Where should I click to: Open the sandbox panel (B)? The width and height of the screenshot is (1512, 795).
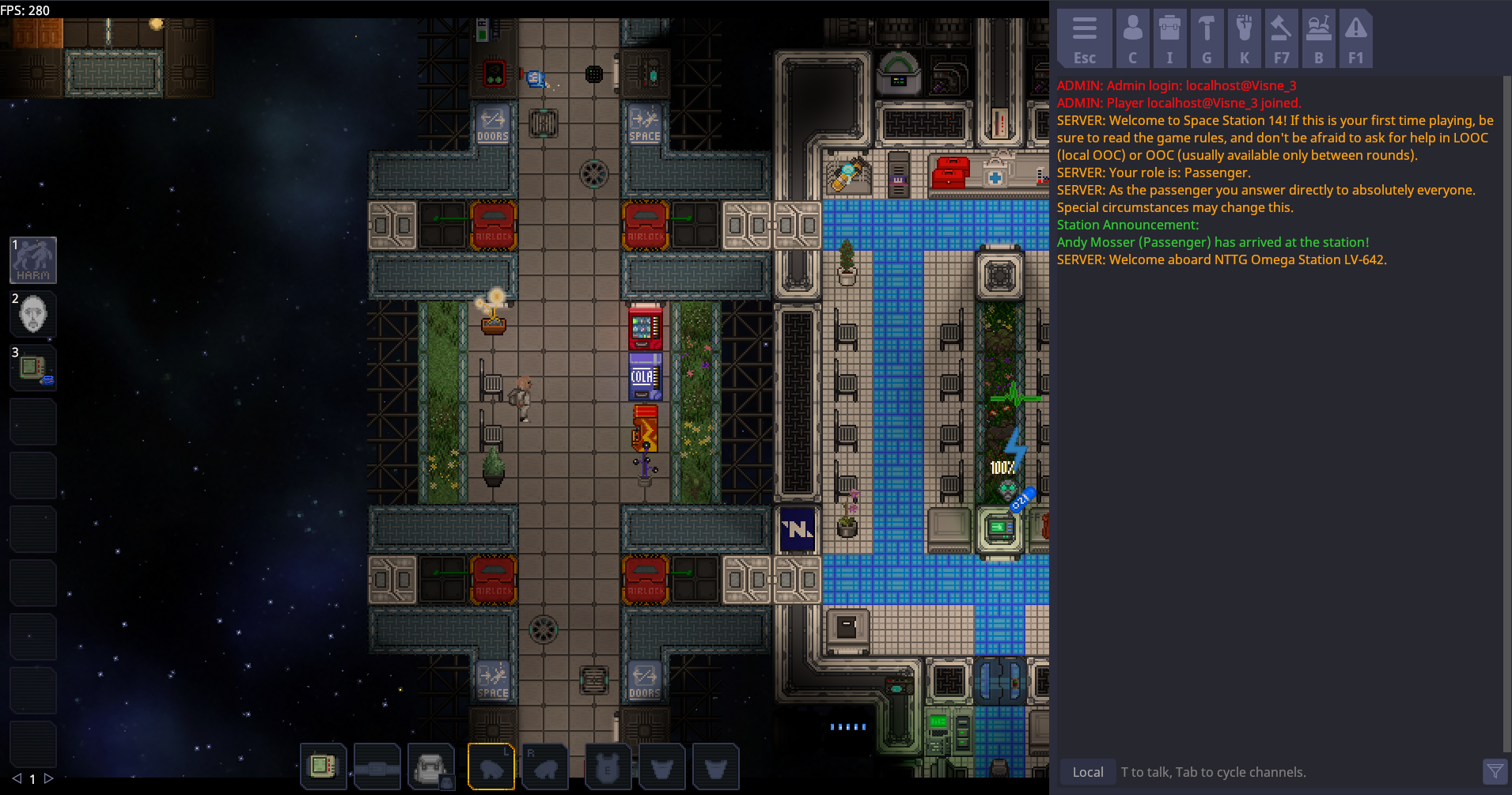point(1318,36)
